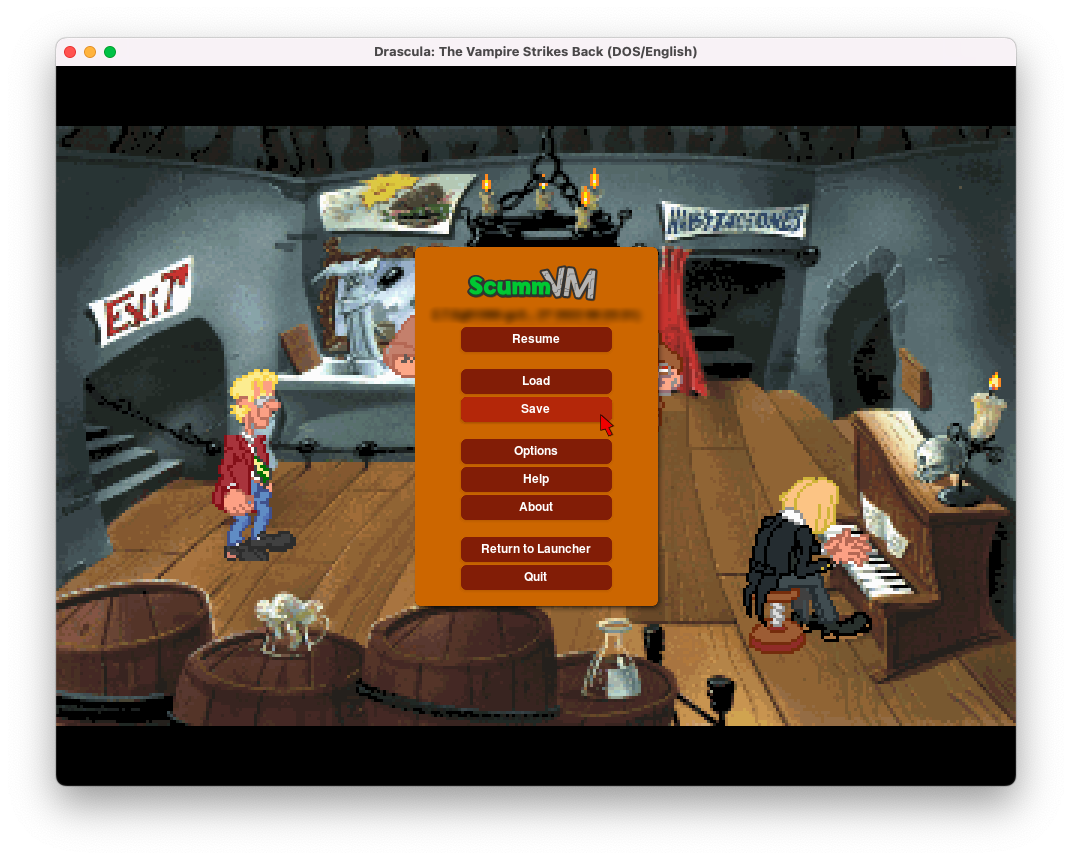The height and width of the screenshot is (860, 1072).
Task: Open the Options settings
Action: [x=536, y=451]
